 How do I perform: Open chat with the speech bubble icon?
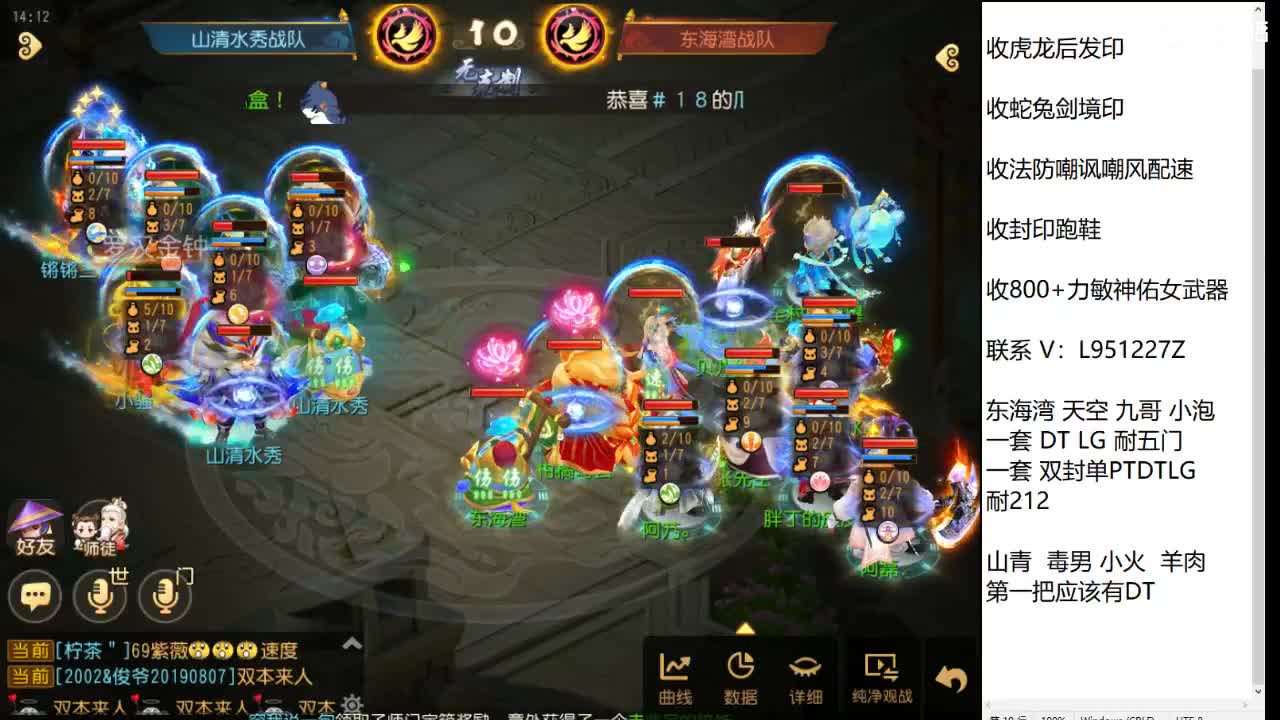[x=35, y=596]
